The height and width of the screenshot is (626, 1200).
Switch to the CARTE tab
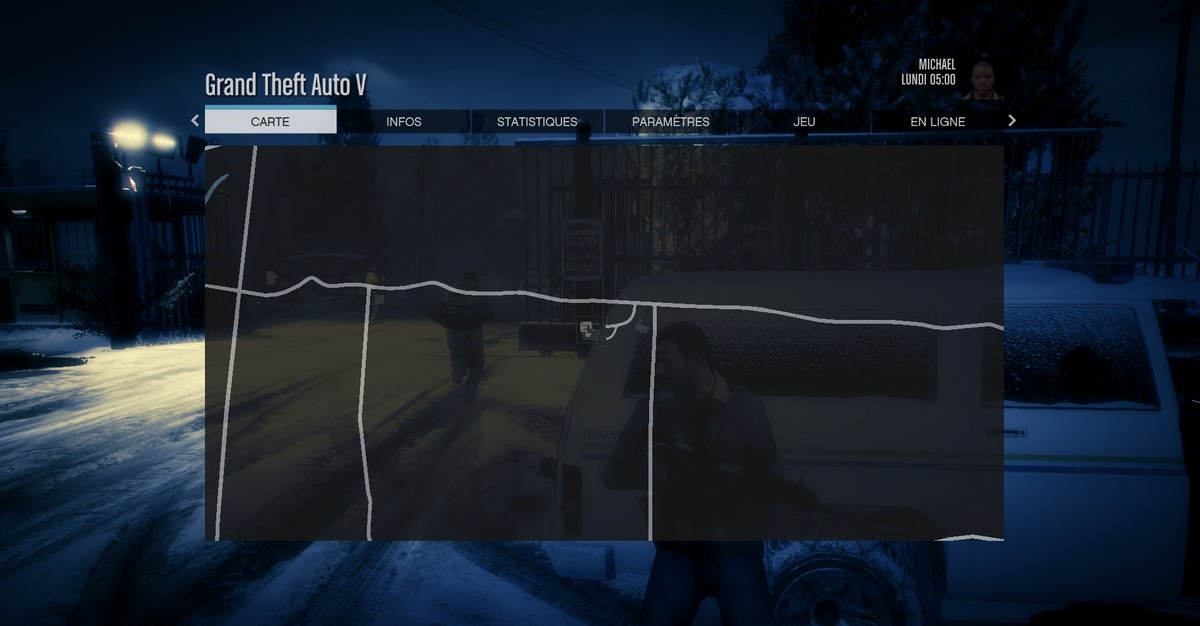270,122
